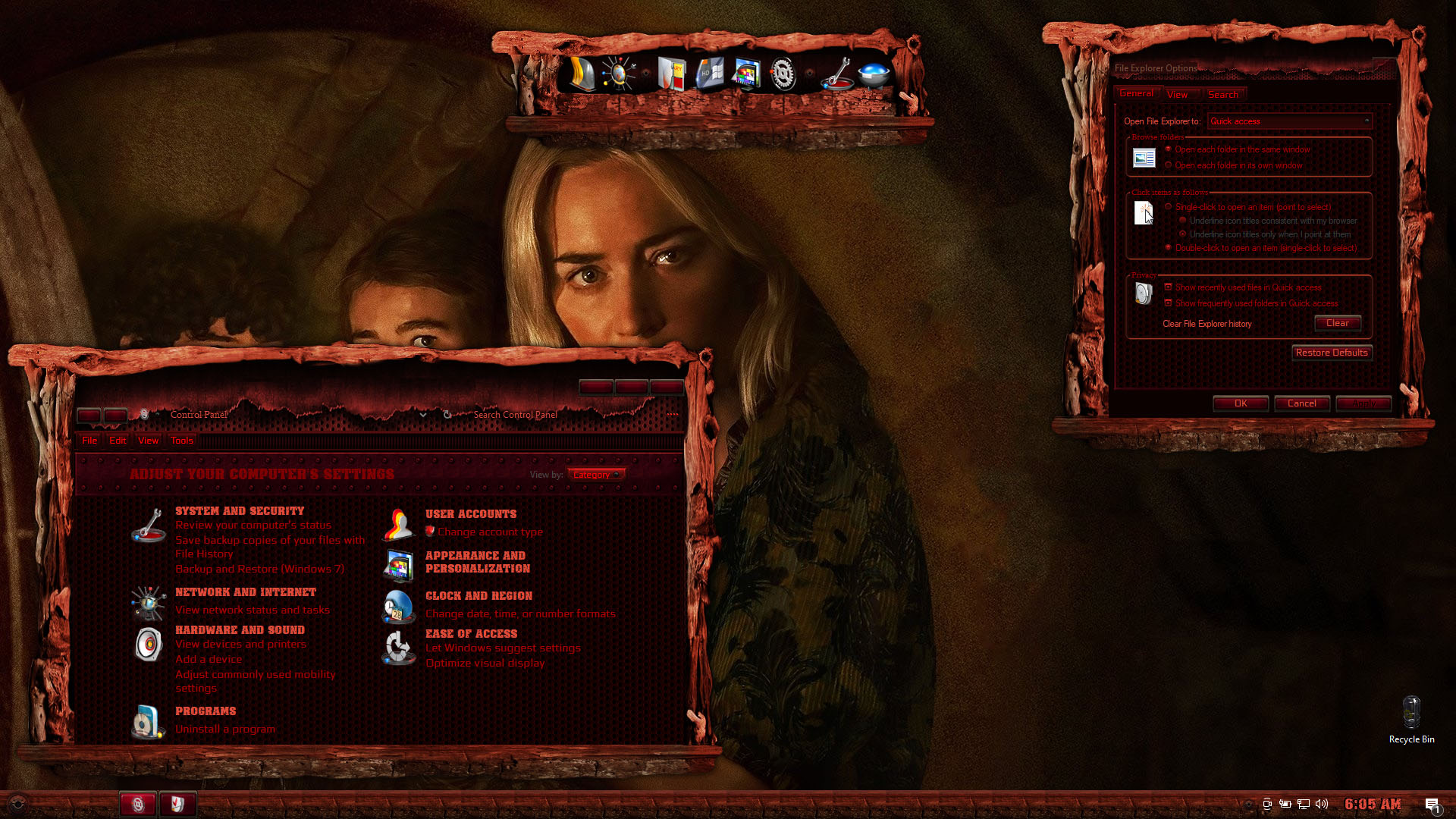Open the File menu in Control Panel
The height and width of the screenshot is (819, 1456).
coord(89,441)
